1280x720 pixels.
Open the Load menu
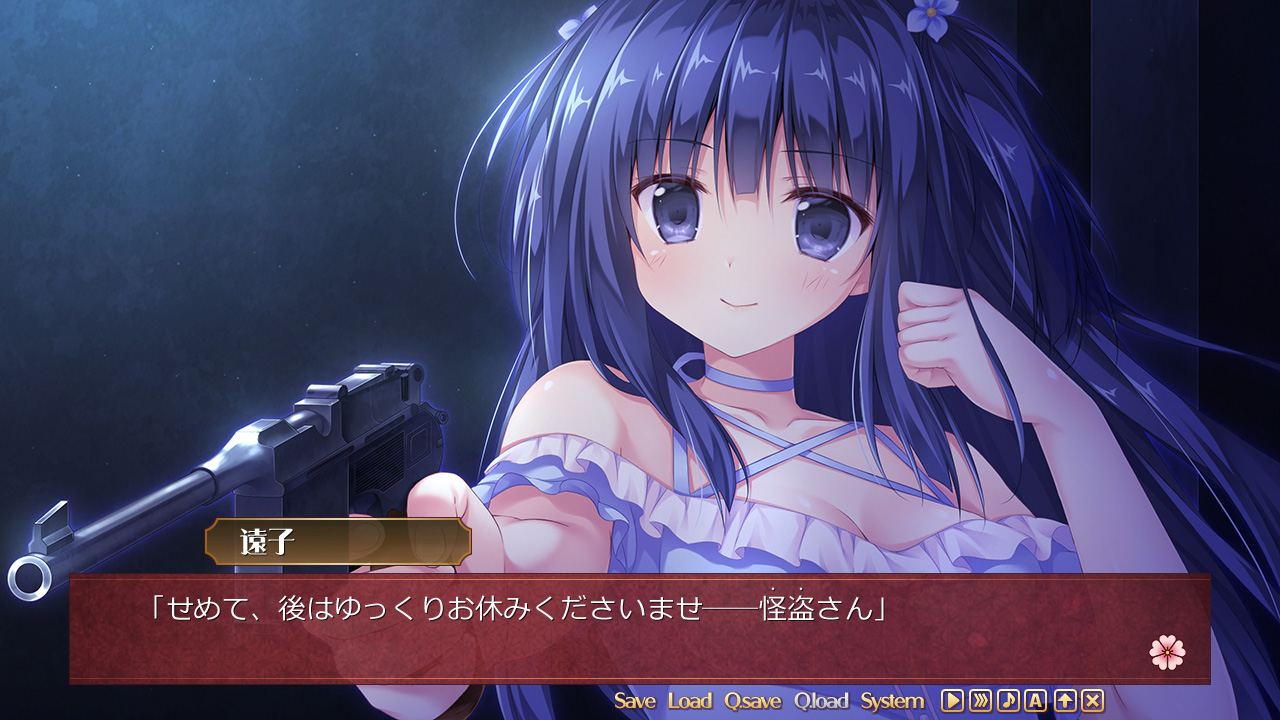tap(690, 701)
